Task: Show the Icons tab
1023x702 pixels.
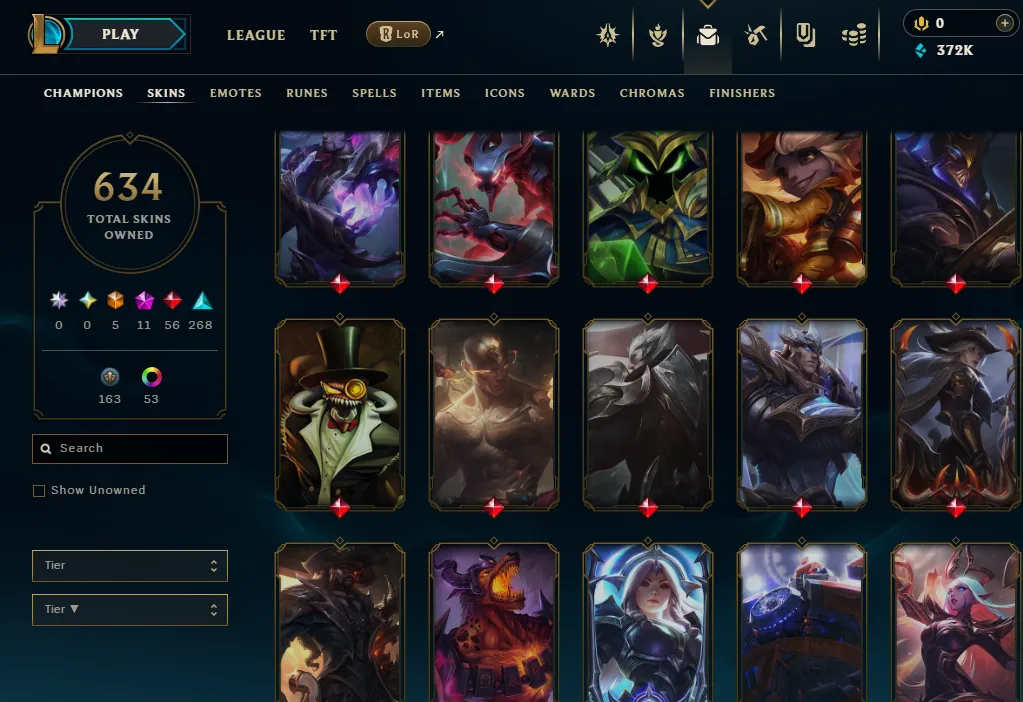Action: click(x=505, y=93)
